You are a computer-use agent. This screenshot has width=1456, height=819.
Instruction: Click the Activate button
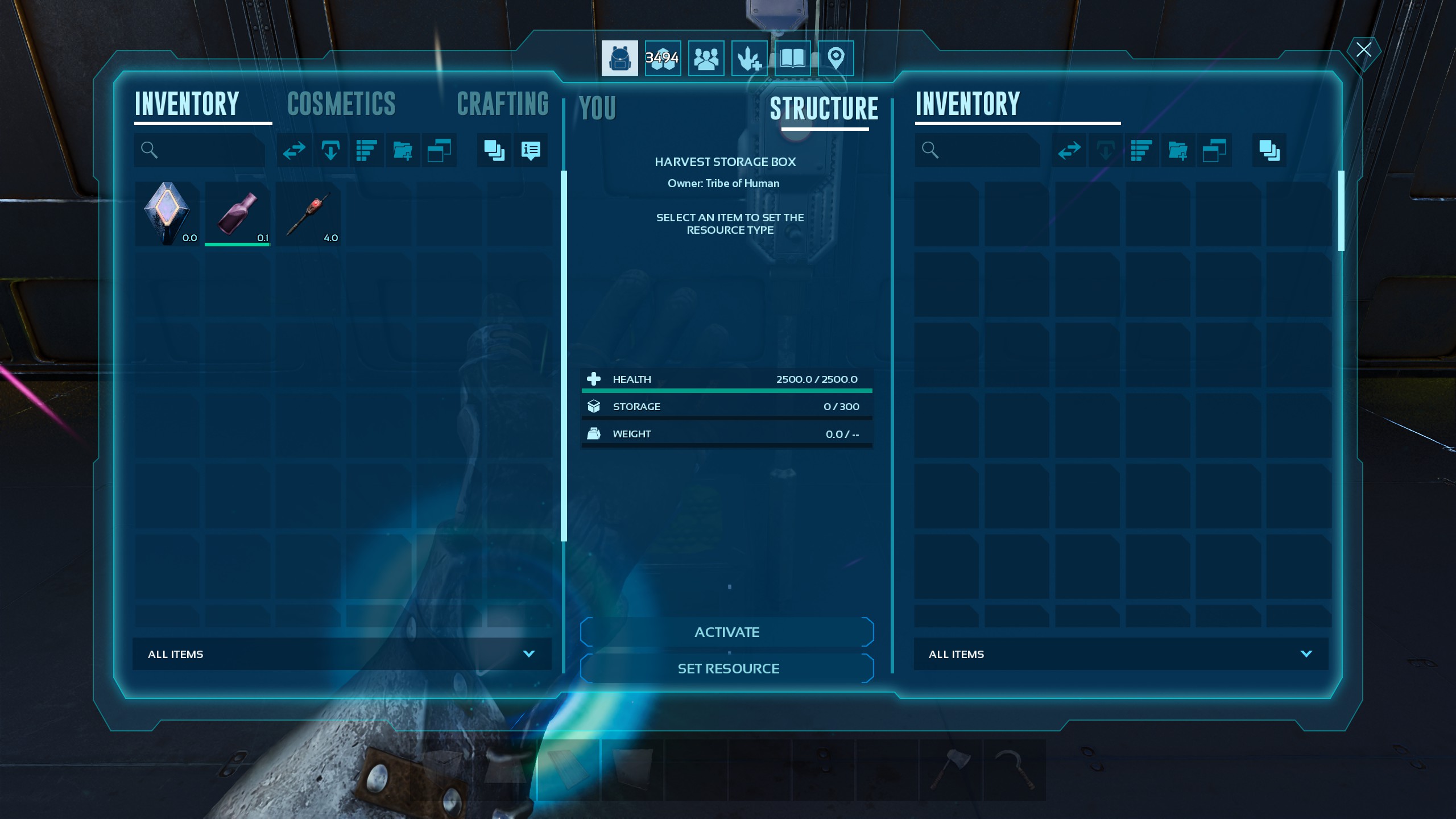pyautogui.click(x=727, y=632)
